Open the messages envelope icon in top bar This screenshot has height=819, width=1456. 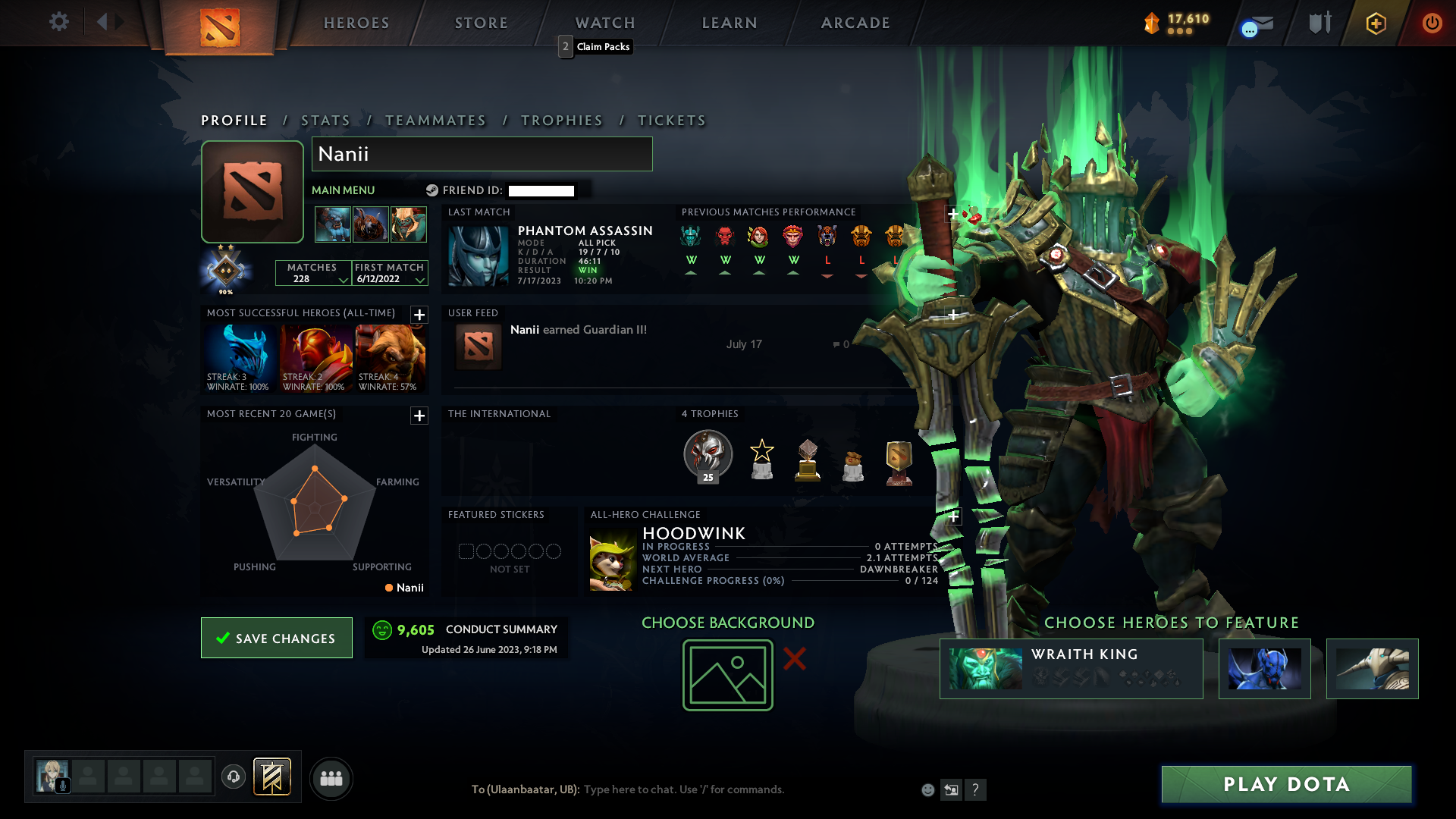1255,23
